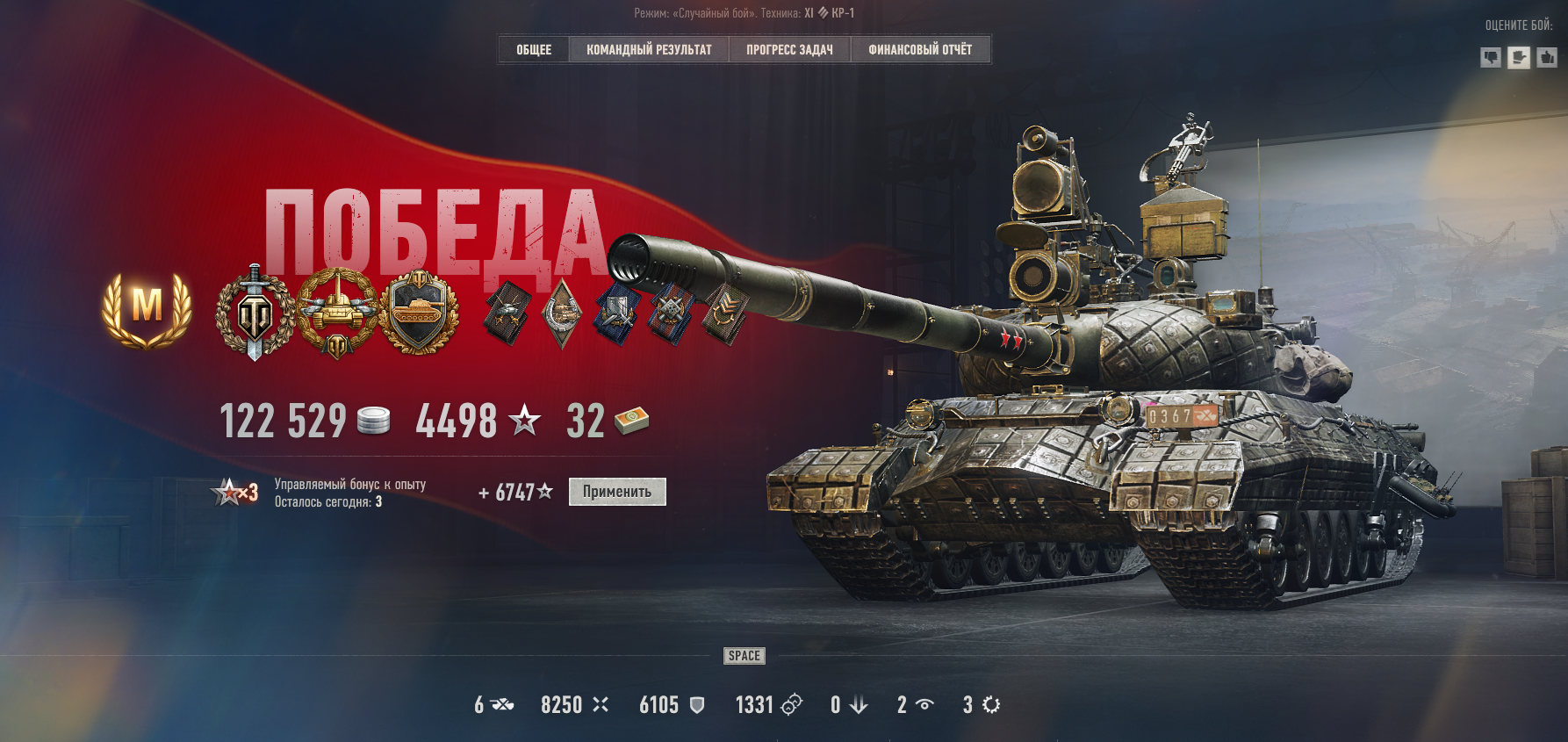Select the gold M mastery badge
This screenshot has width=1568, height=742.
(x=147, y=308)
